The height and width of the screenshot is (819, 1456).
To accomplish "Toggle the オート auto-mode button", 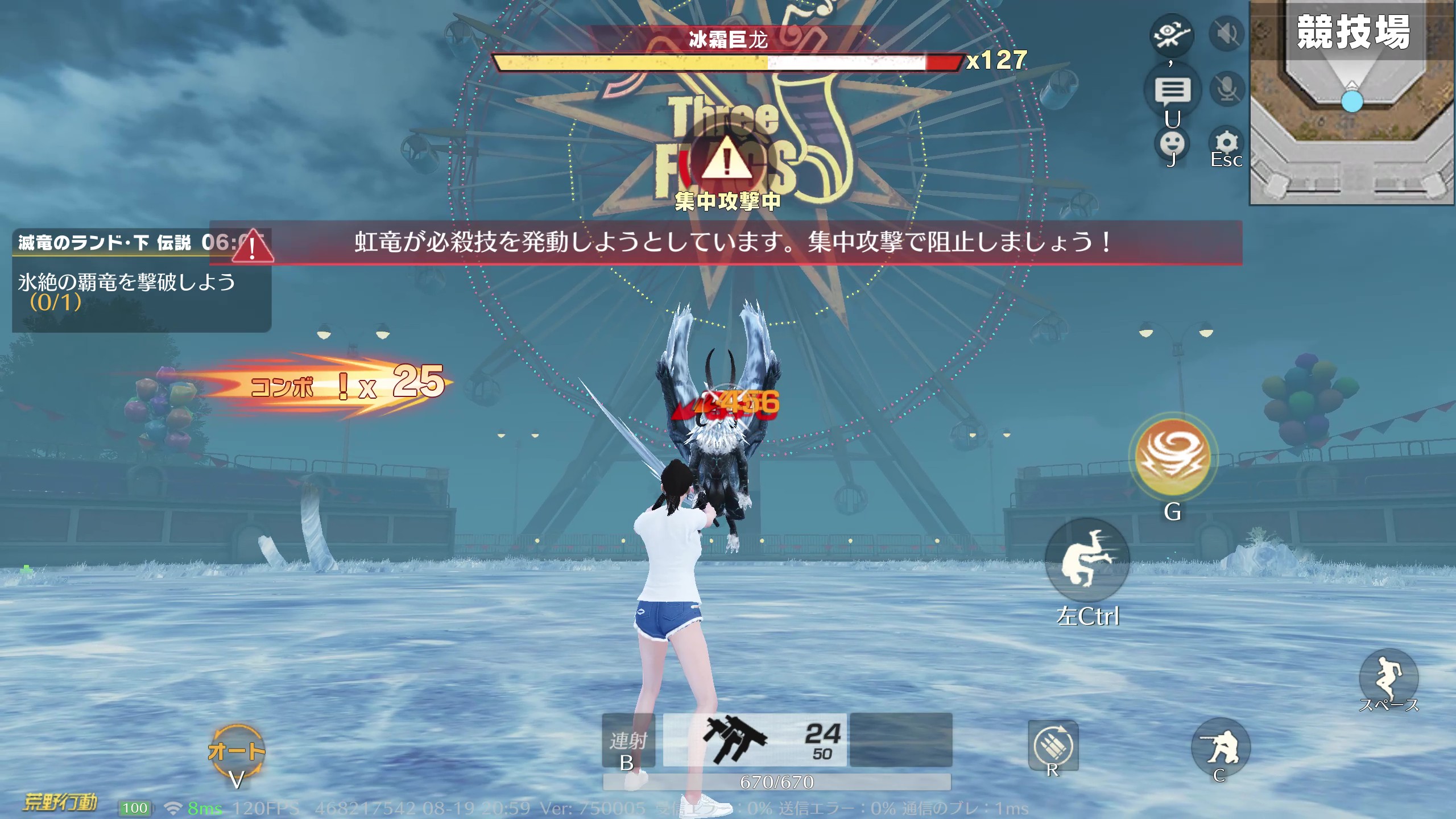I will point(237,751).
